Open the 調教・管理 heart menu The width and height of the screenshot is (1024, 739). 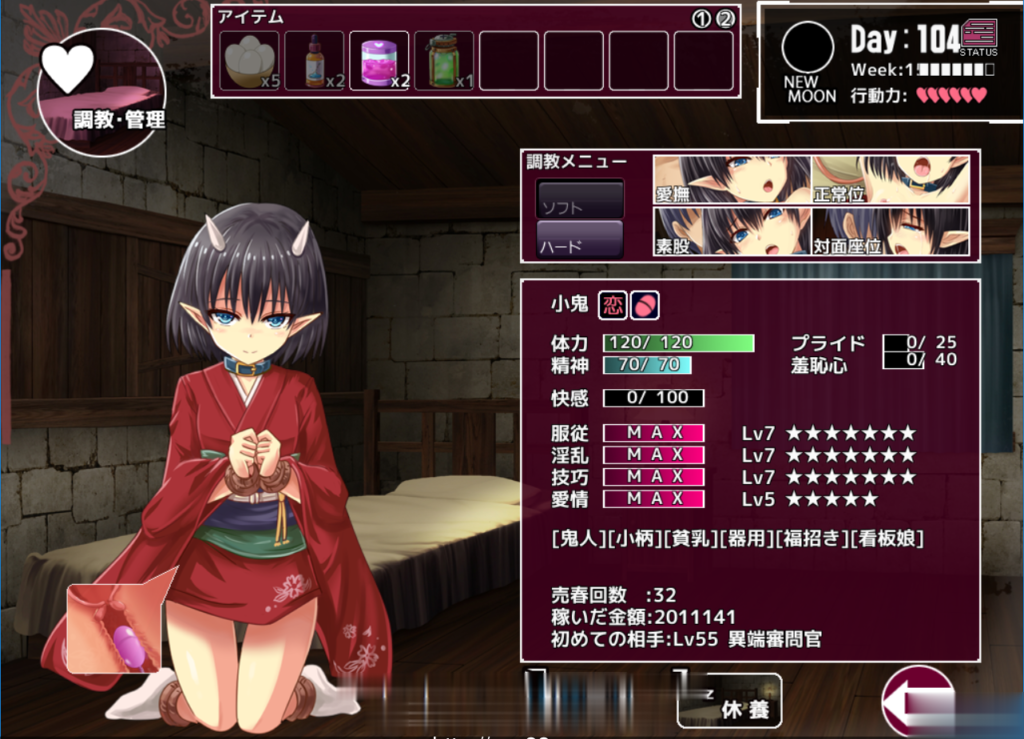(x=101, y=92)
